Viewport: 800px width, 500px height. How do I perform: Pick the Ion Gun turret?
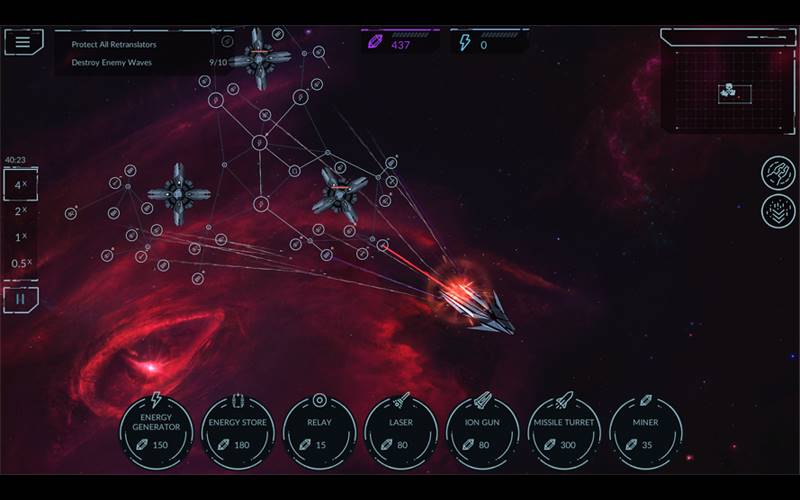483,431
